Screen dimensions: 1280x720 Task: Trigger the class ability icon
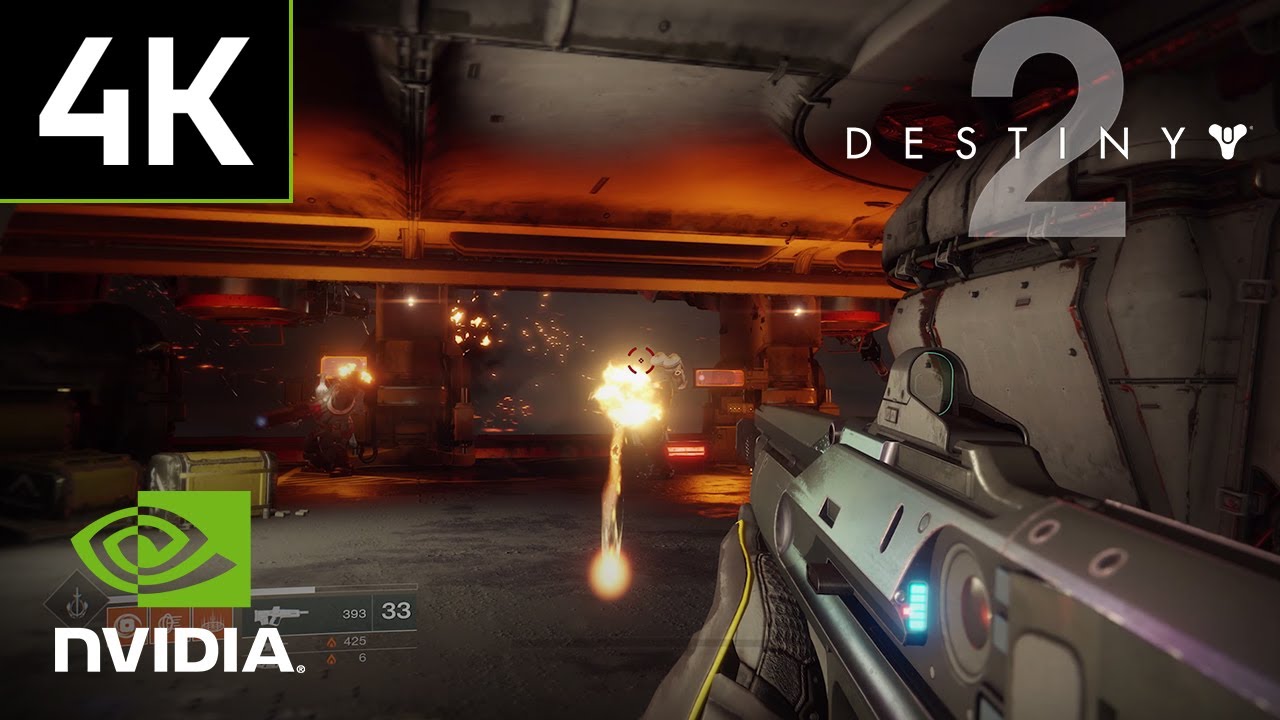tap(212, 623)
